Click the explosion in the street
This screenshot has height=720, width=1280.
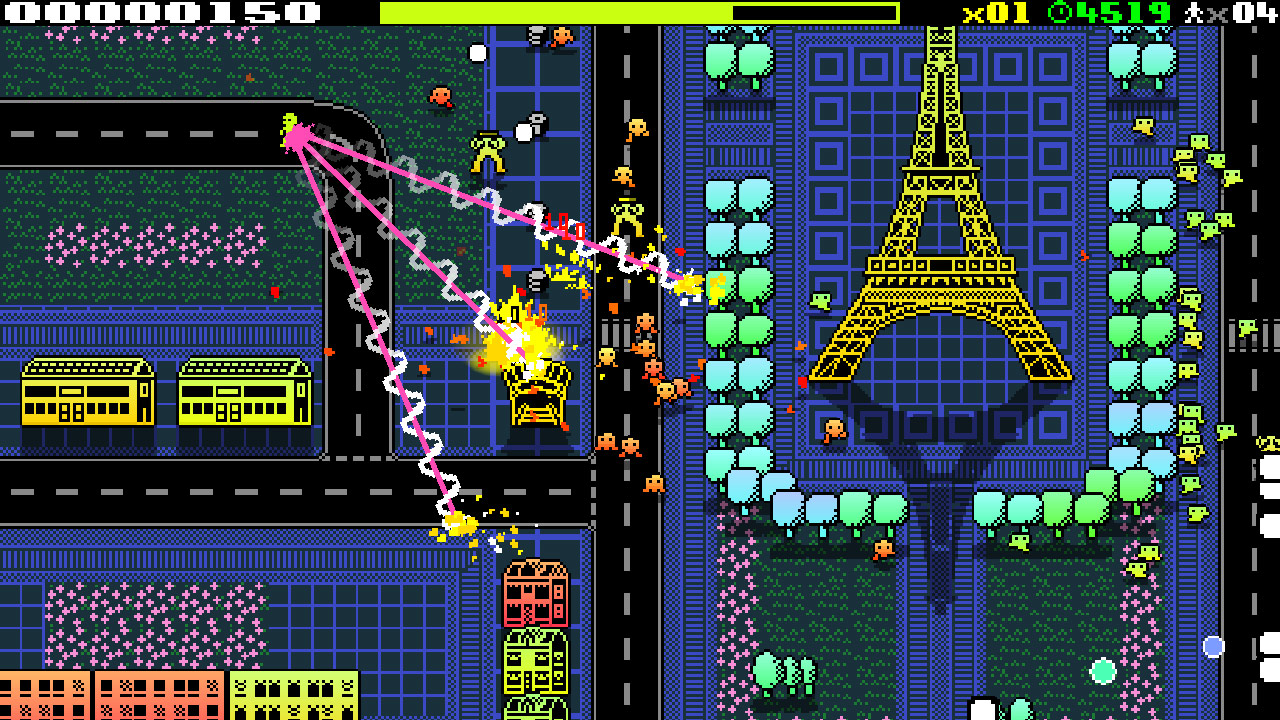click(520, 340)
